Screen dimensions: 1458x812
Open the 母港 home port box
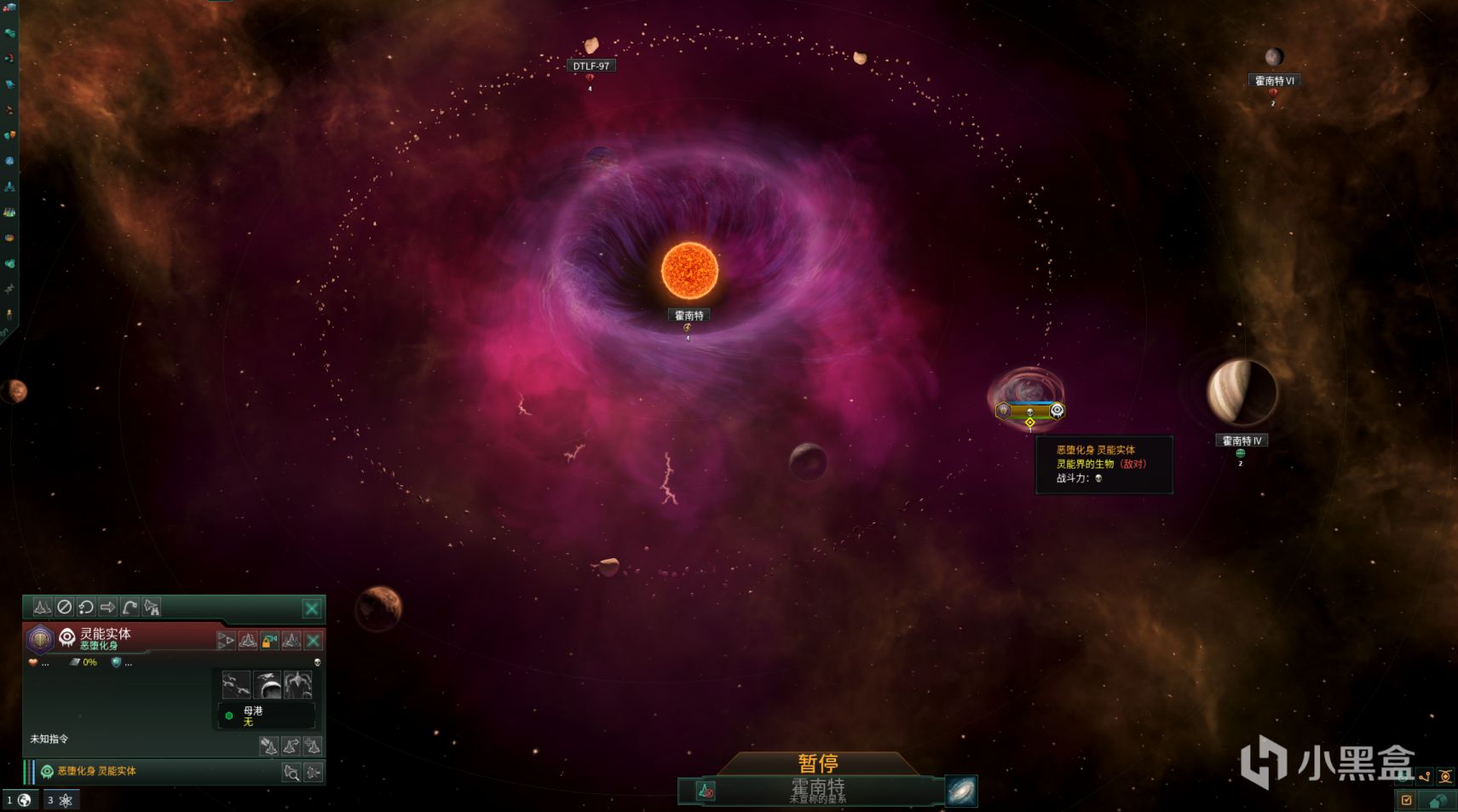tap(267, 716)
